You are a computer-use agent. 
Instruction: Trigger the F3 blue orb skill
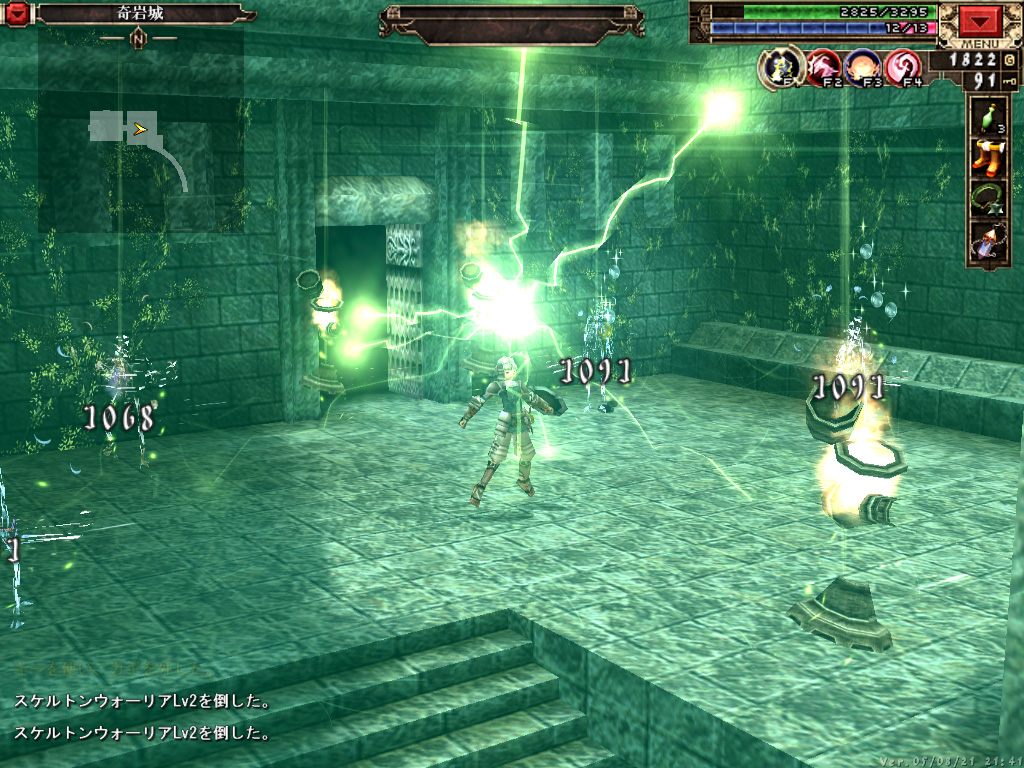coord(862,68)
